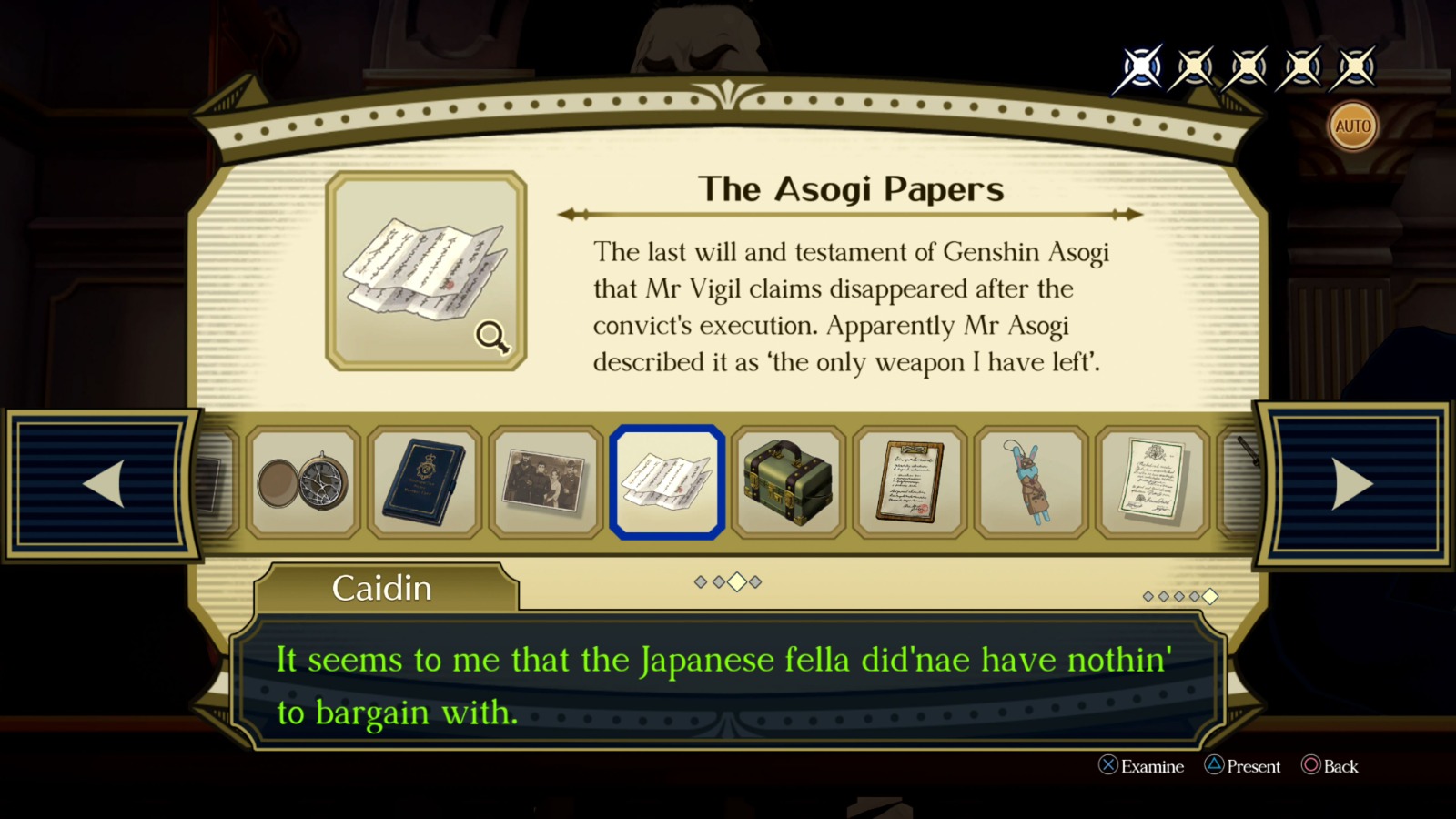Select the blue rabbit doll evidence

(x=1031, y=481)
